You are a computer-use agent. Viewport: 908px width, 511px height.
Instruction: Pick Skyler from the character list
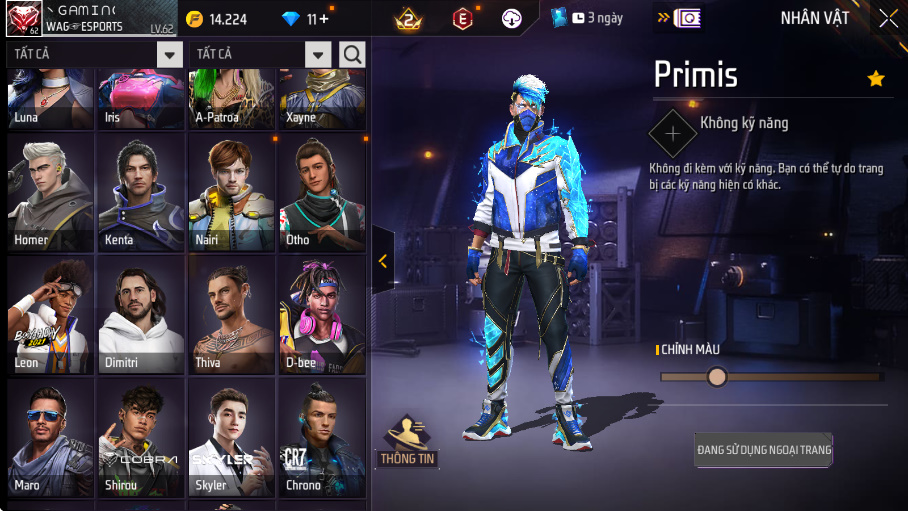[x=231, y=438]
